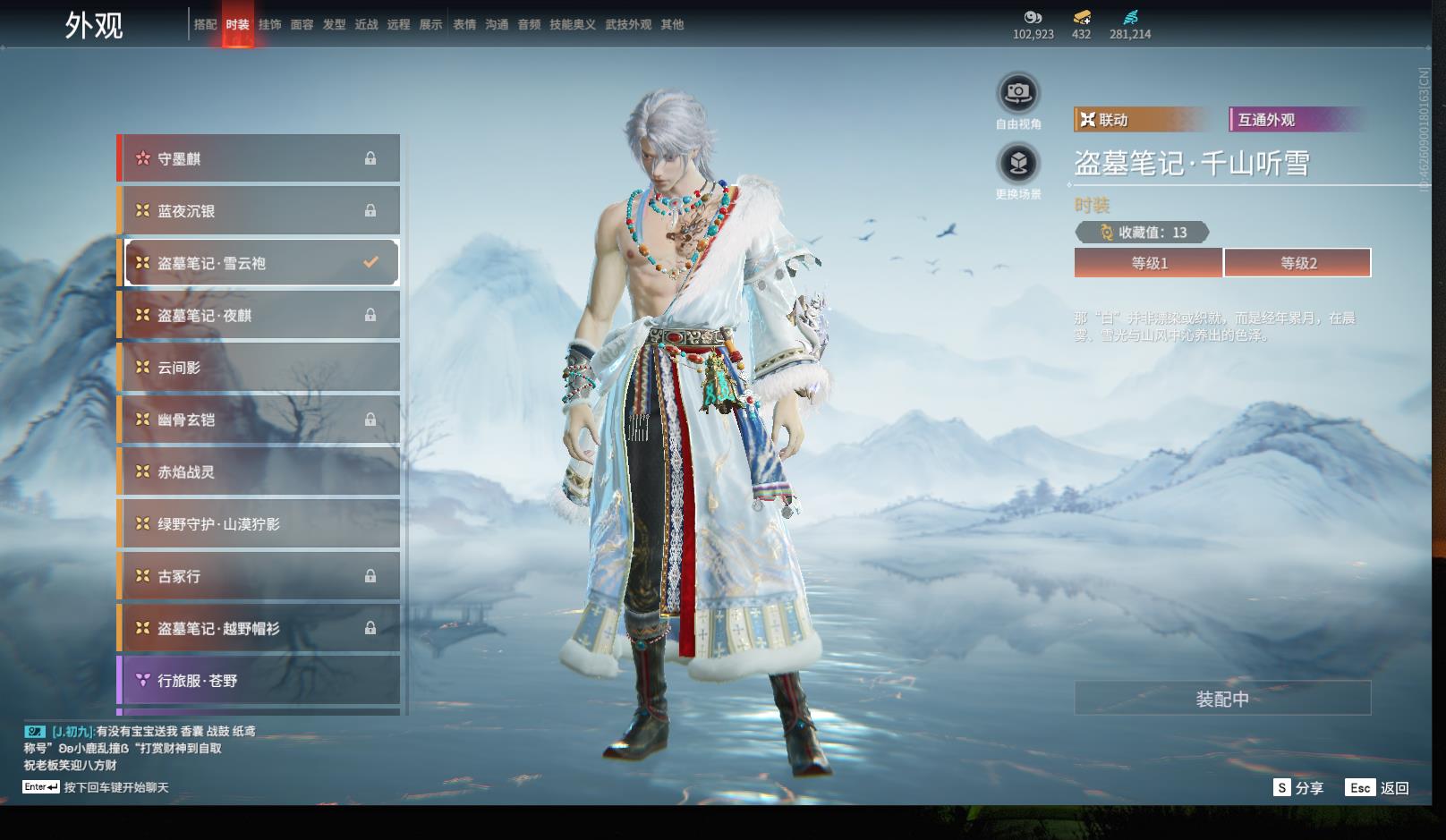Switch outfit to 等级2
Viewport: 1446px width, 840px height.
pos(1297,263)
